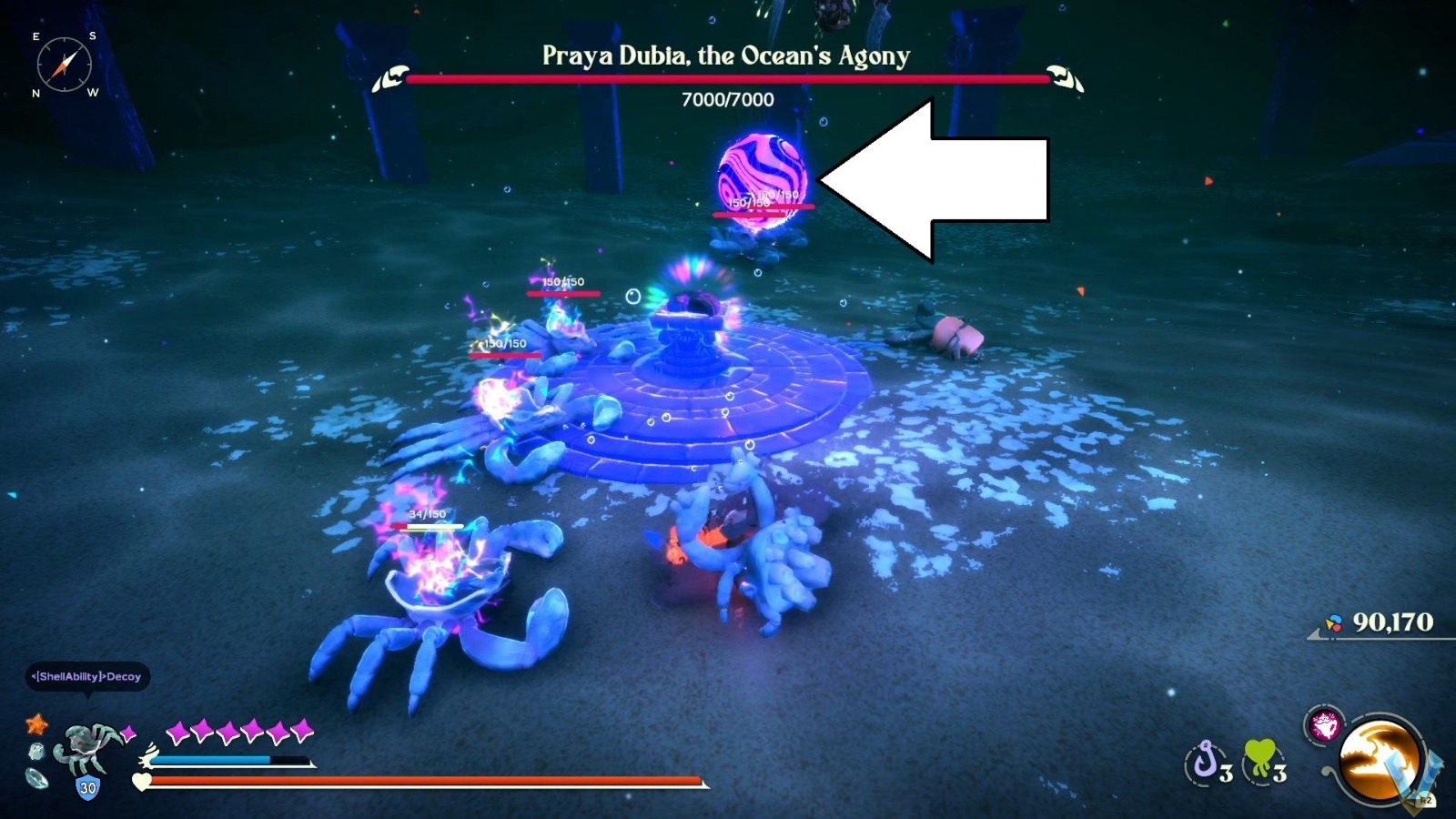This screenshot has width=1456, height=819.
Task: Toggle the single pink star near the portrait
Action: [x=127, y=733]
